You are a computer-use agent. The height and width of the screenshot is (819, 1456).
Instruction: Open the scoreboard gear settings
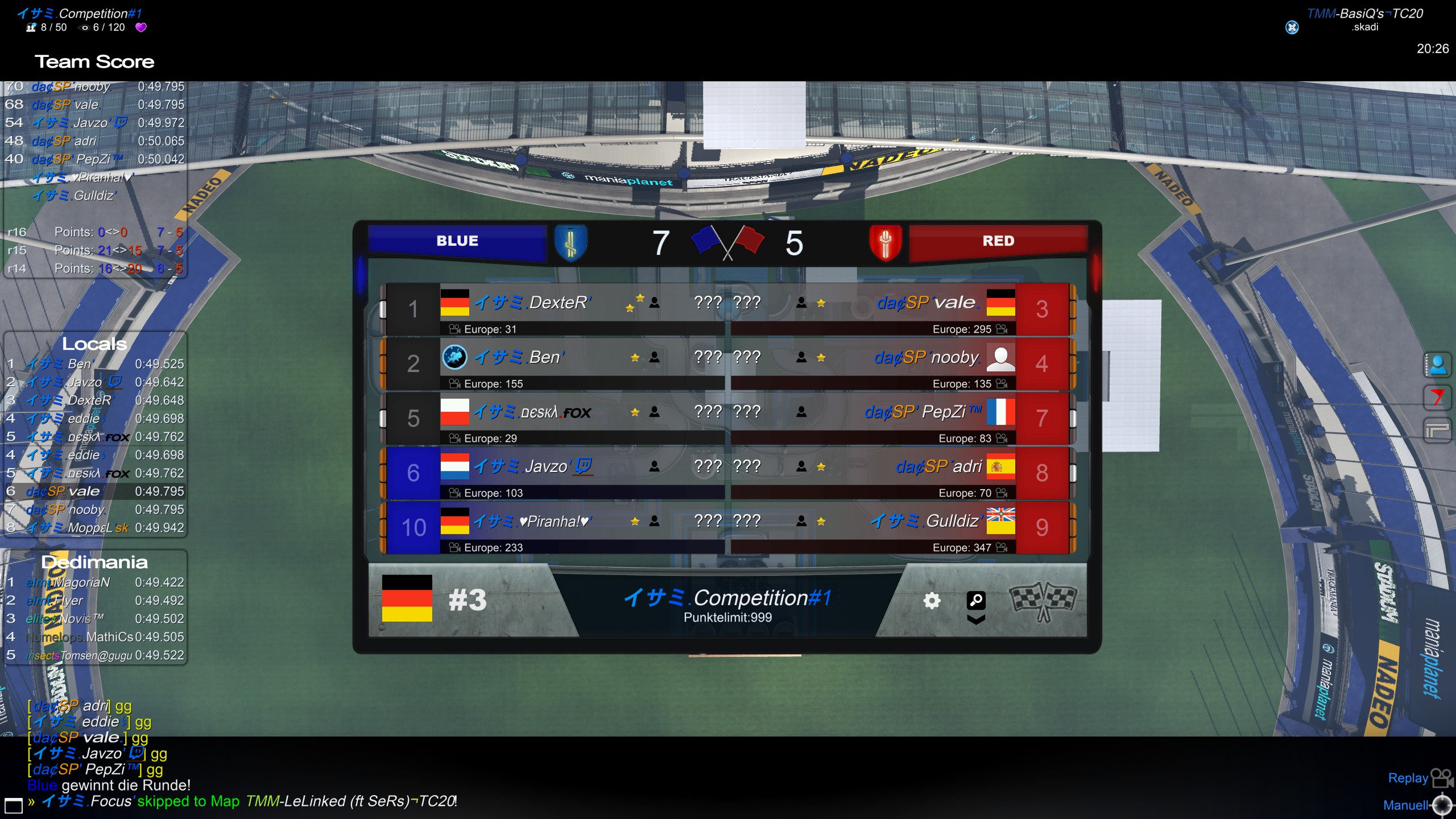[x=932, y=601]
